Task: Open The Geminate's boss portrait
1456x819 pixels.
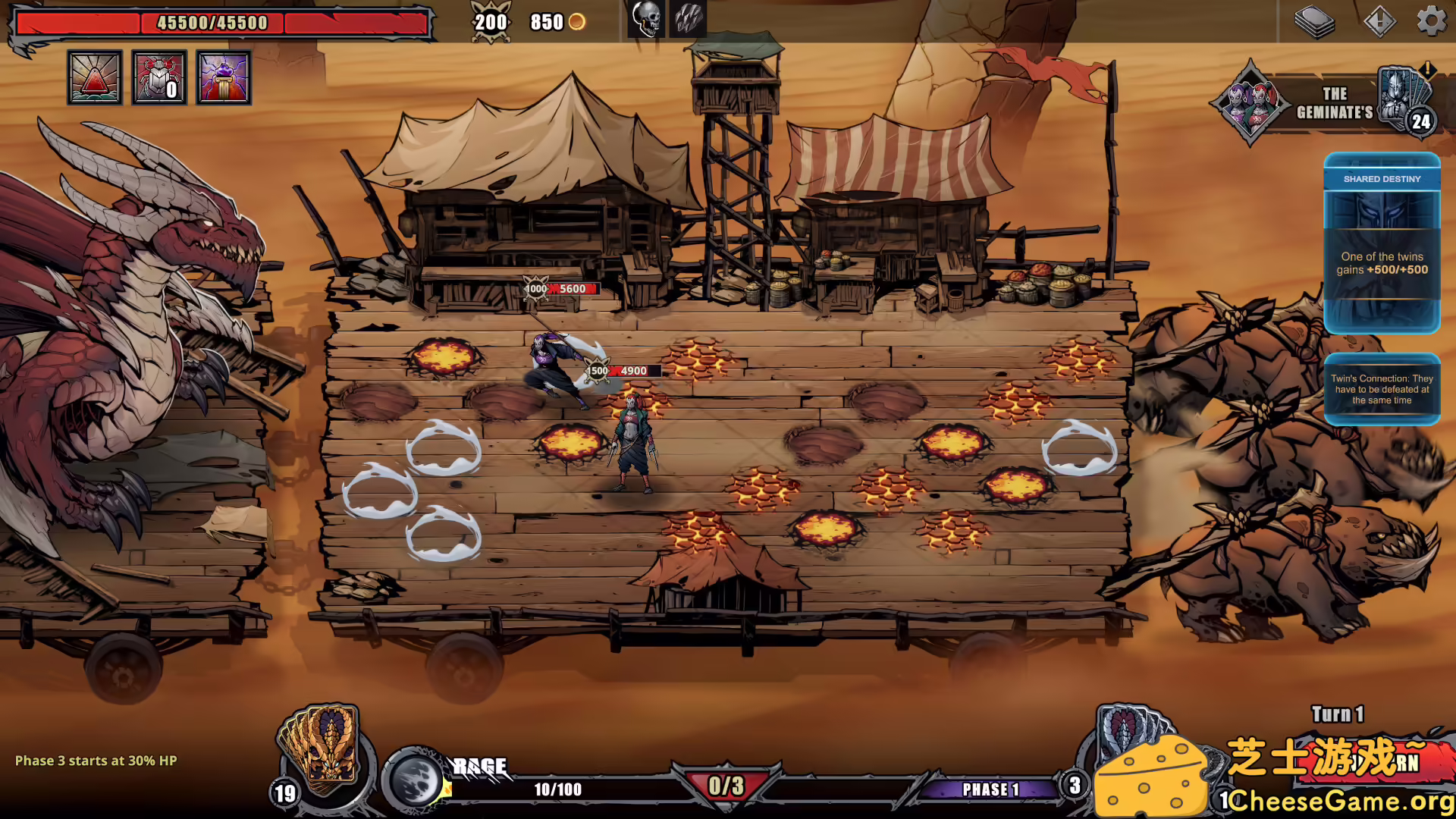Action: point(1250,104)
